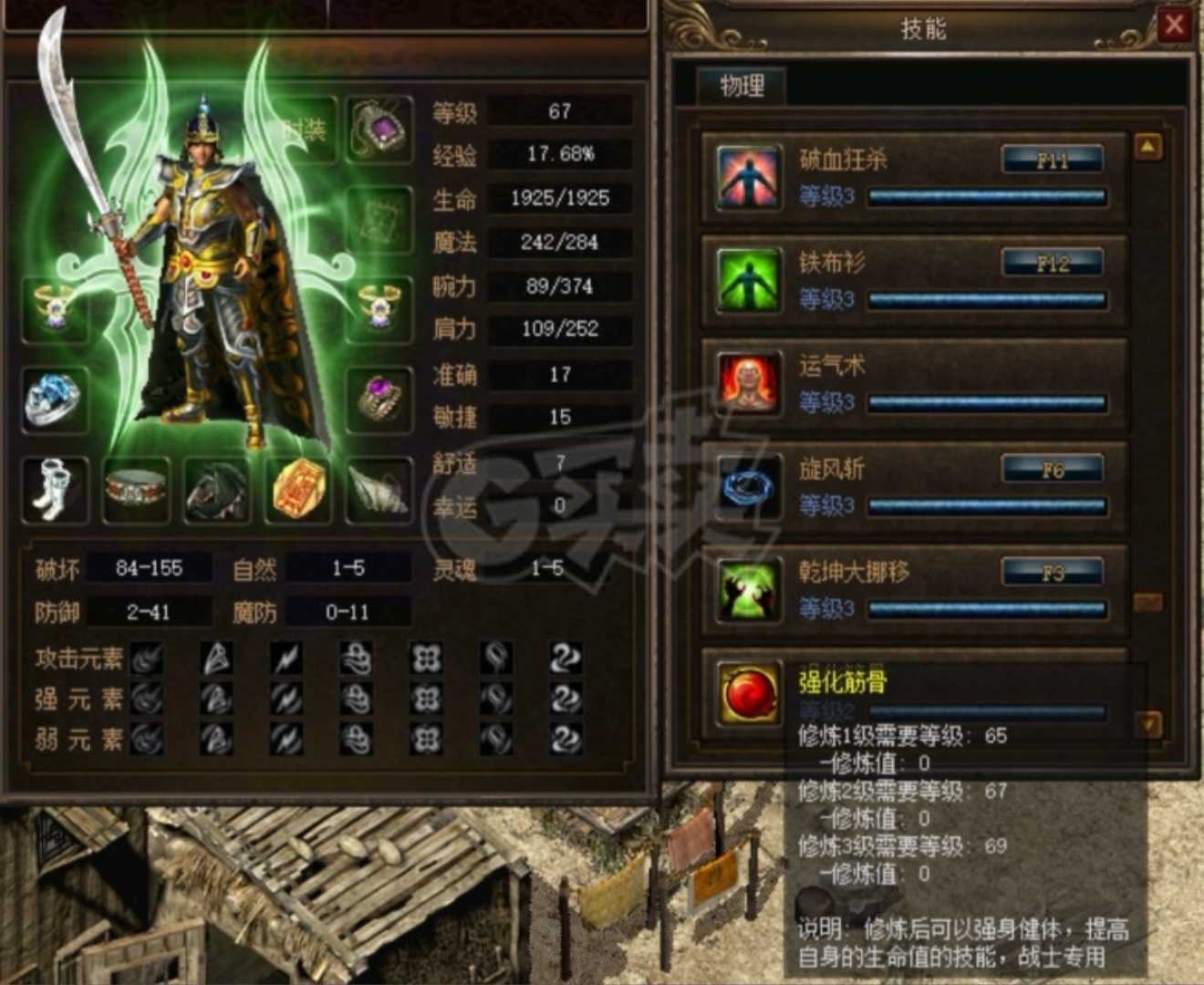Select the 旋风斩 skill icon
Screen dimensions: 1204x985
(x=748, y=487)
